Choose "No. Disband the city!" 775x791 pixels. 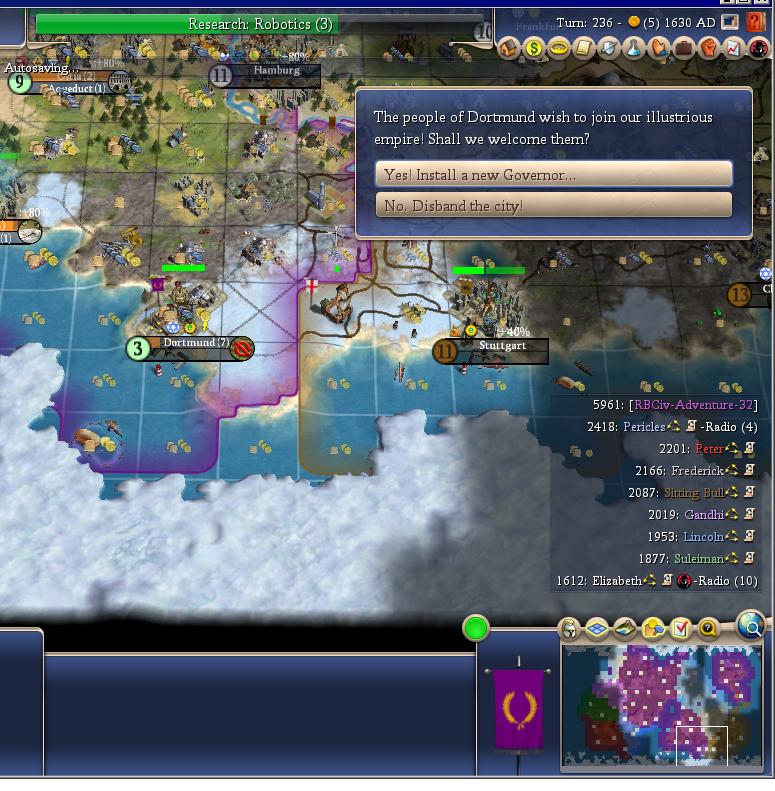pos(553,205)
